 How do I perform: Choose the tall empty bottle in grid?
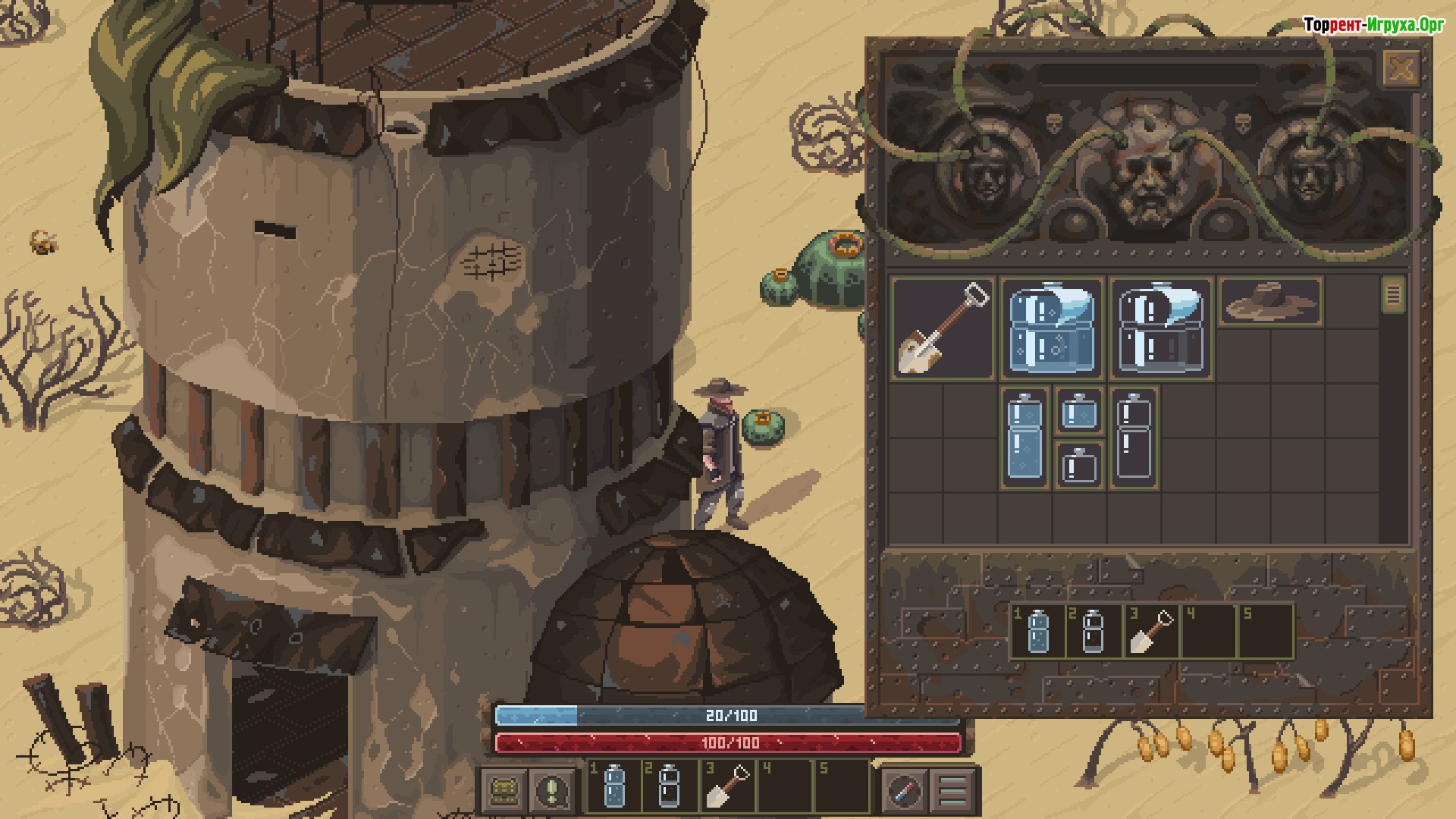tap(1134, 438)
